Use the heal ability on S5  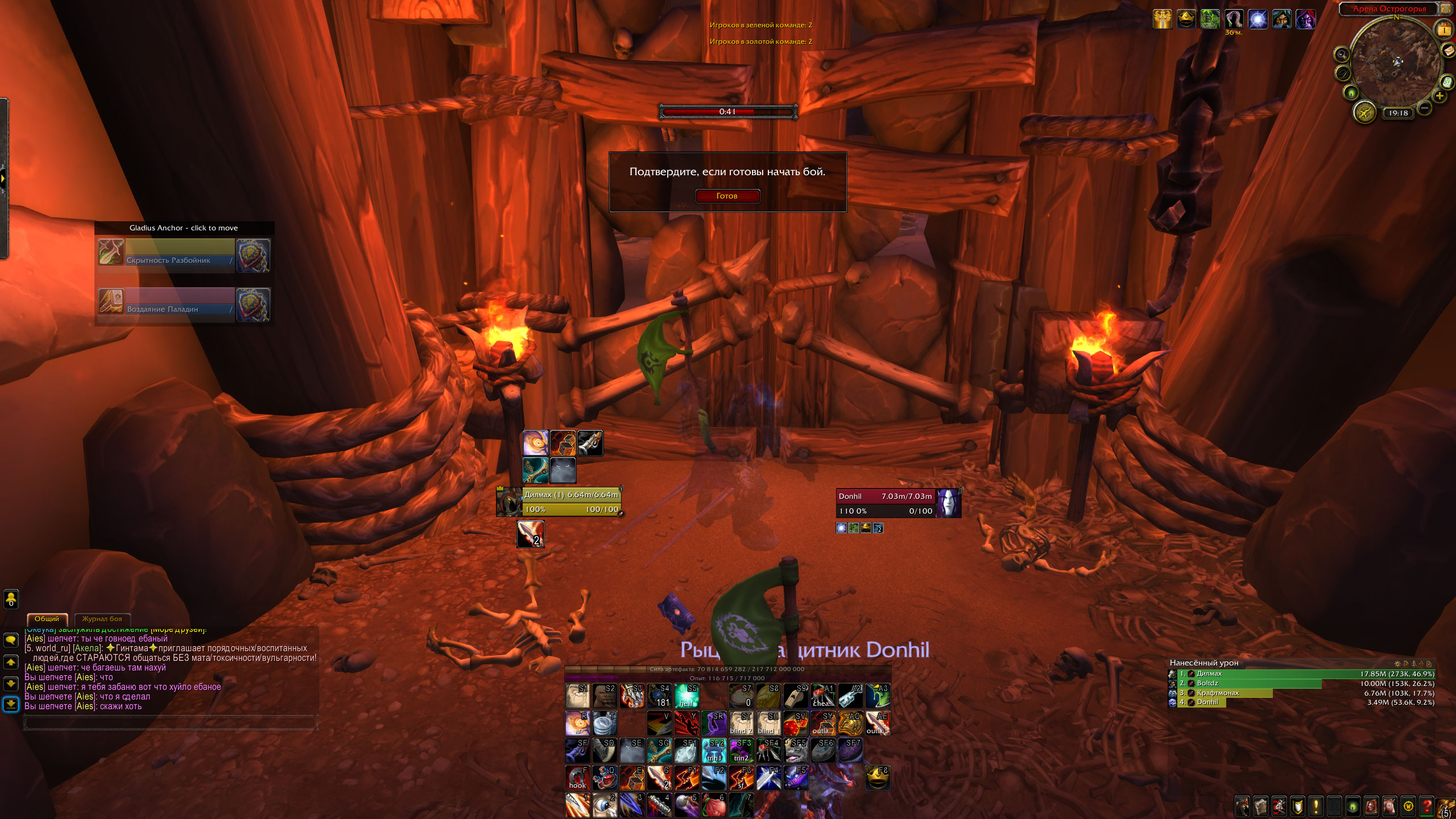(686, 696)
